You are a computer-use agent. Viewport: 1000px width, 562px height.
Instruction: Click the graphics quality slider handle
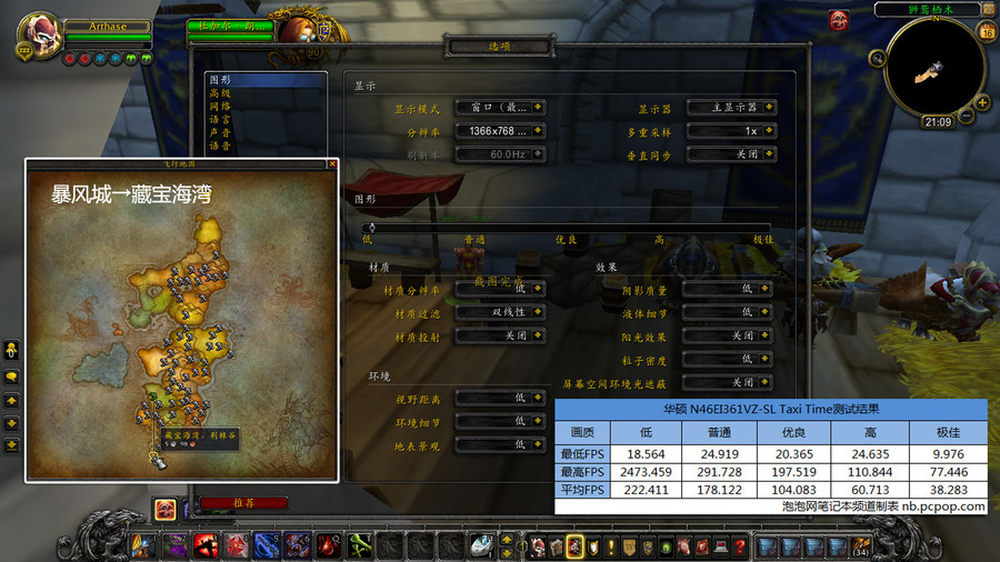[372, 228]
